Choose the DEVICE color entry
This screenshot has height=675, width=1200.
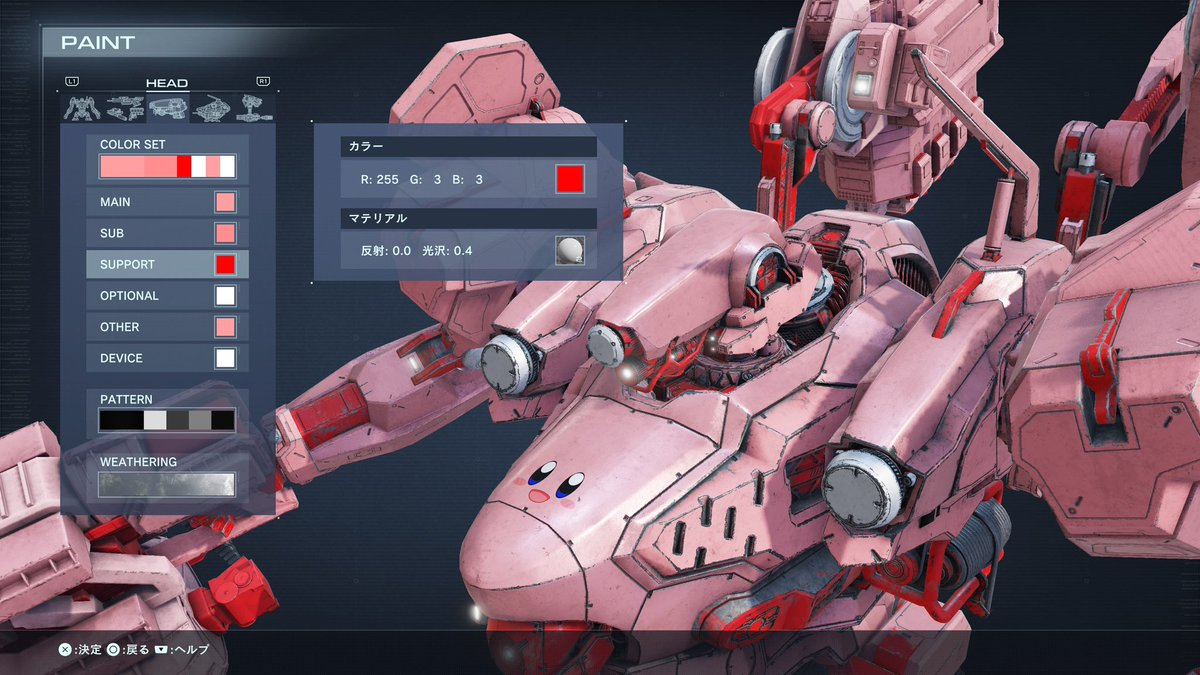coord(167,358)
